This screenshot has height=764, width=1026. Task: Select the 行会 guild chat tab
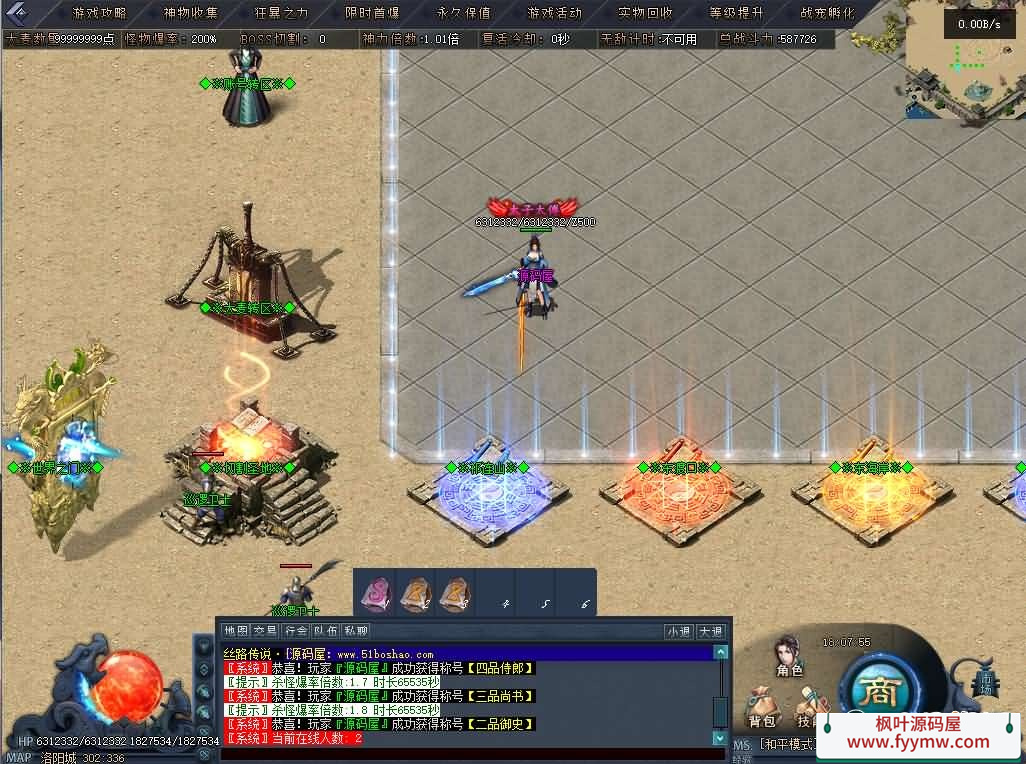(x=296, y=631)
